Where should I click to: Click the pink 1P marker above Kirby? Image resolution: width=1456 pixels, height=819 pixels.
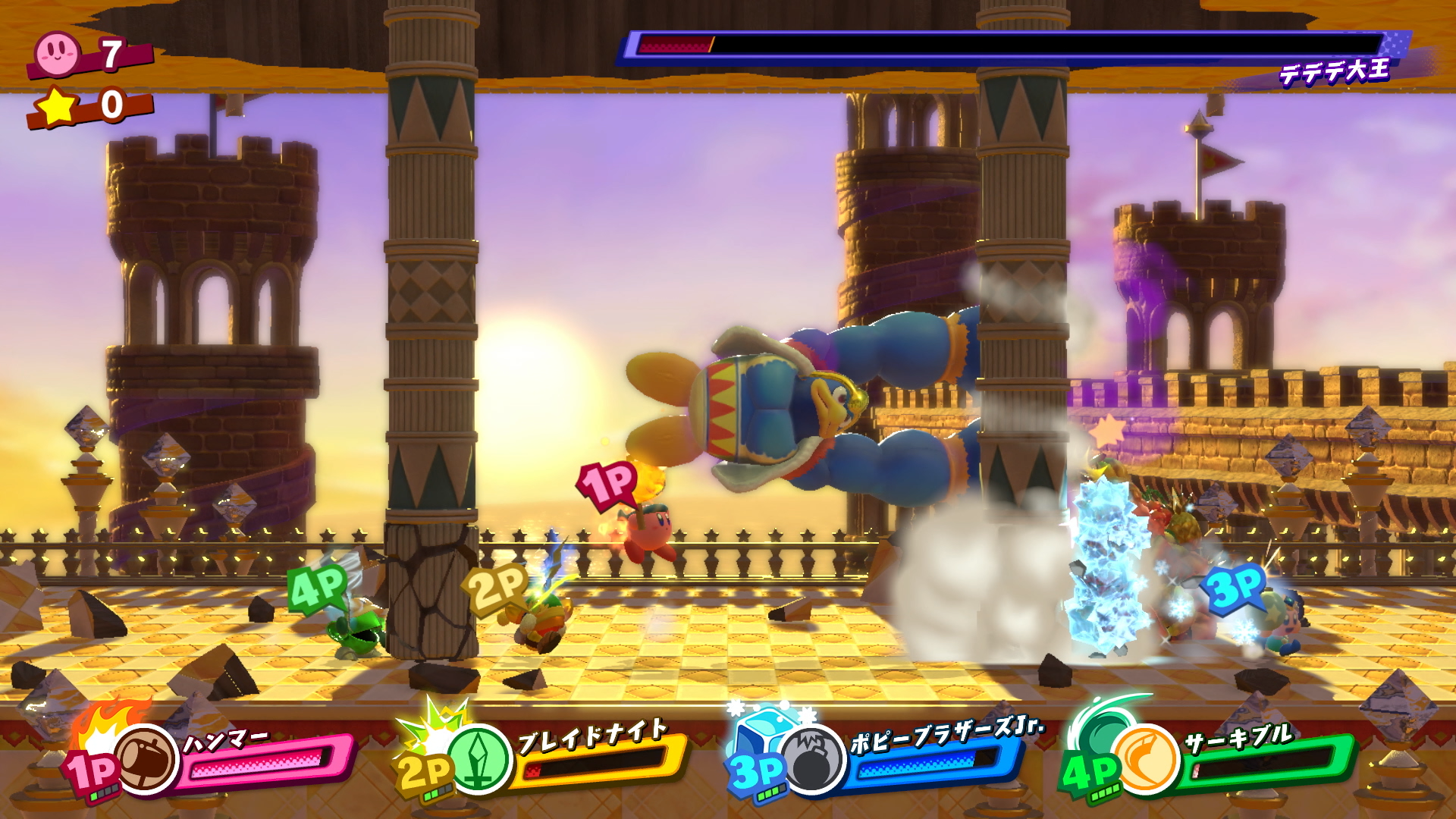[x=608, y=483]
